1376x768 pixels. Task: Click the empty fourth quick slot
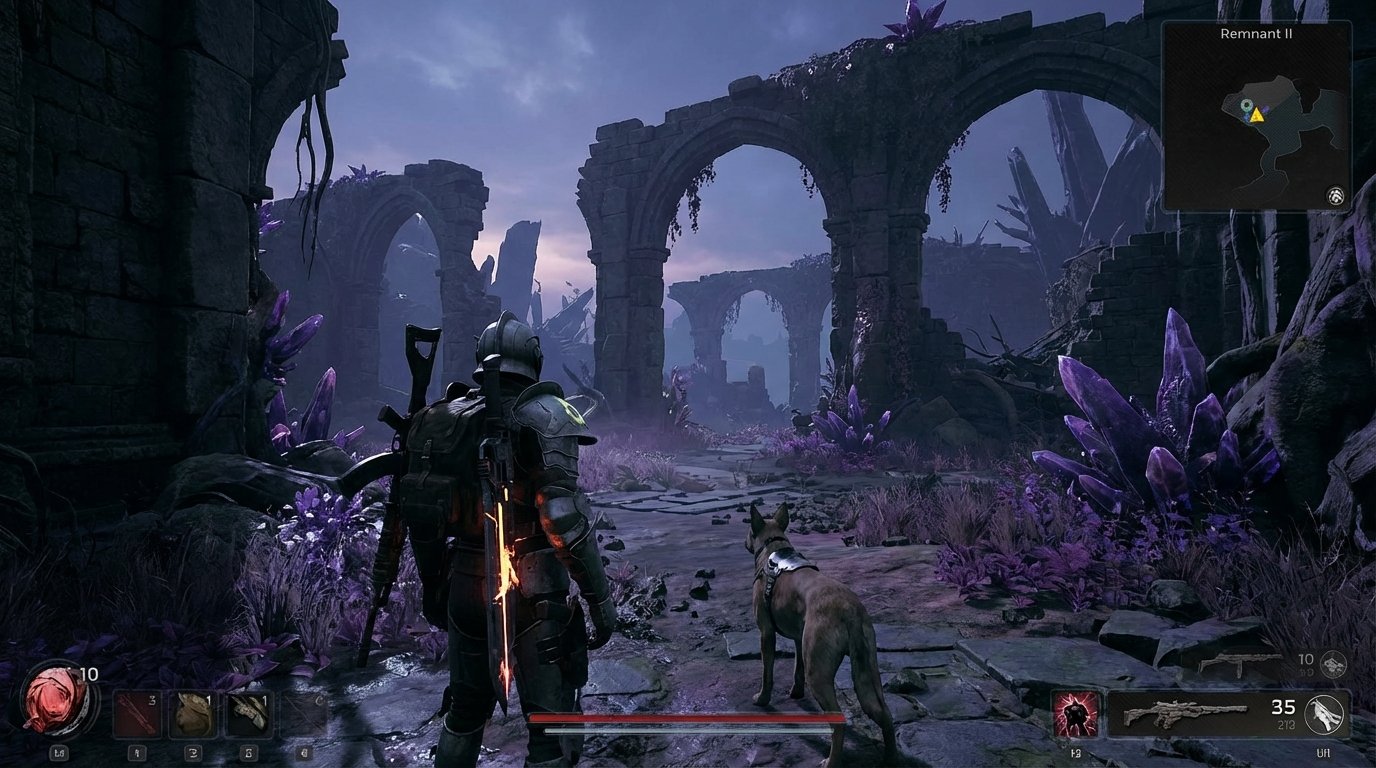click(303, 714)
